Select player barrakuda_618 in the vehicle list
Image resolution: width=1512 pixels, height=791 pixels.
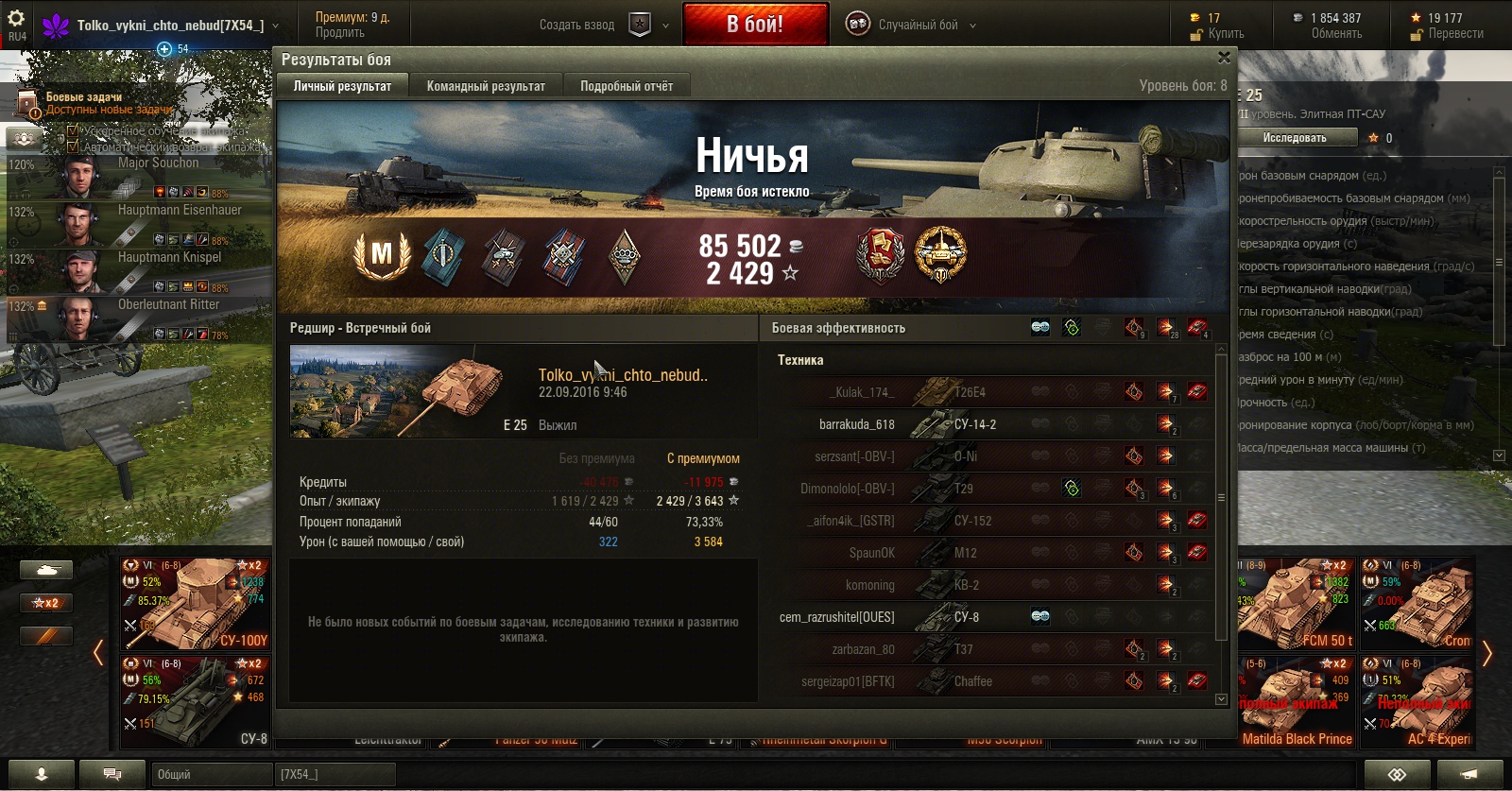pos(856,424)
